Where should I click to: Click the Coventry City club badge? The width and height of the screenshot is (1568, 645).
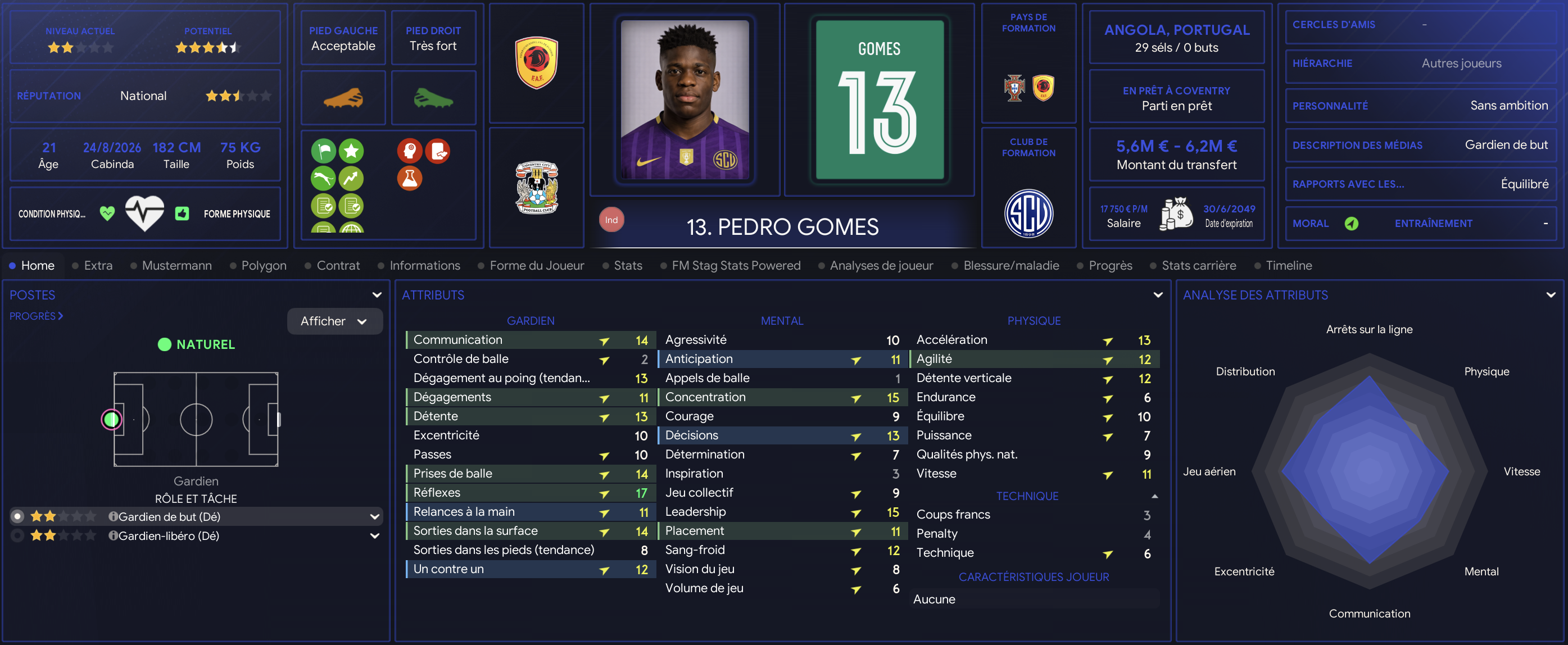pos(536,188)
